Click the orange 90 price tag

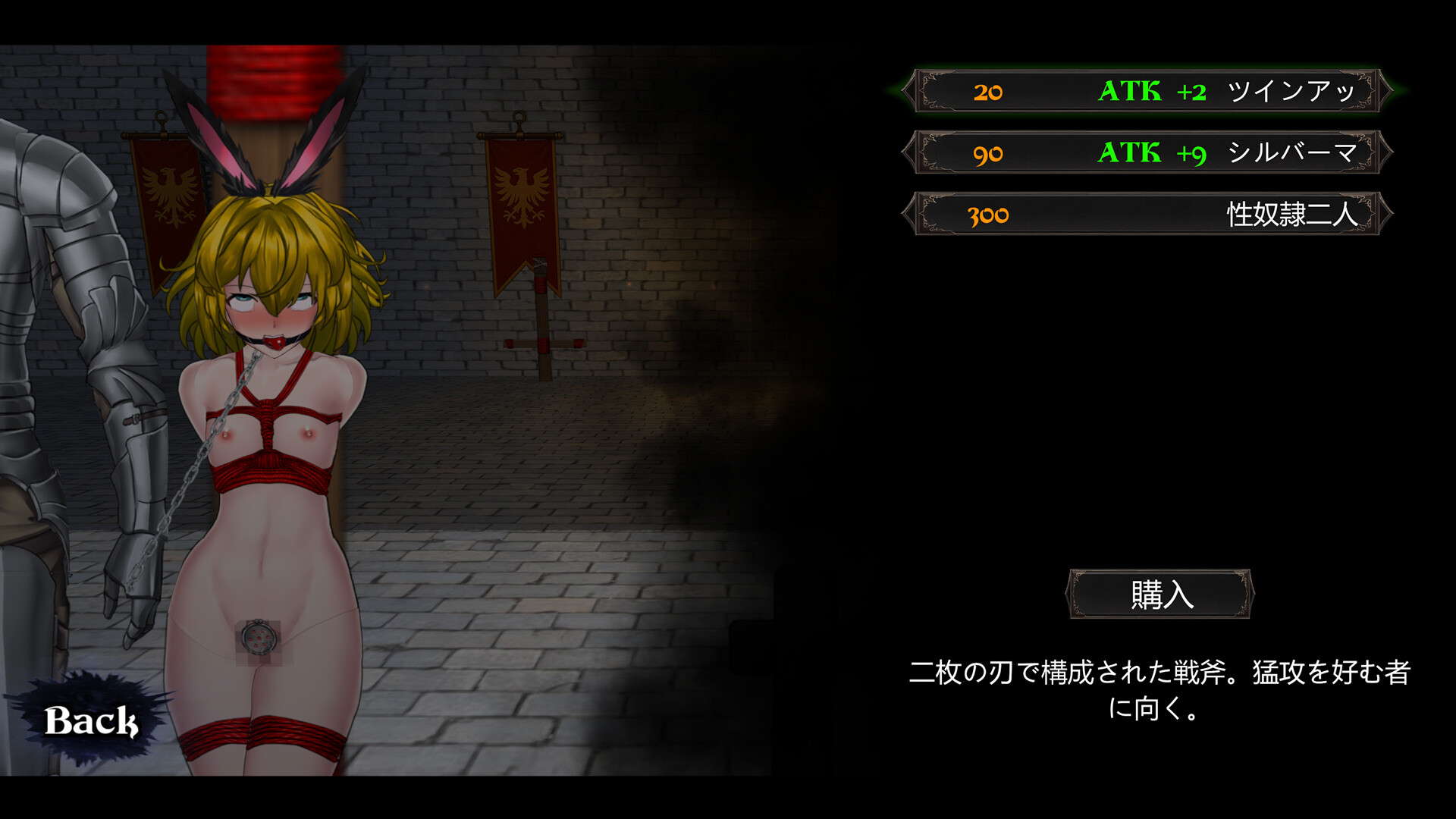click(x=987, y=154)
